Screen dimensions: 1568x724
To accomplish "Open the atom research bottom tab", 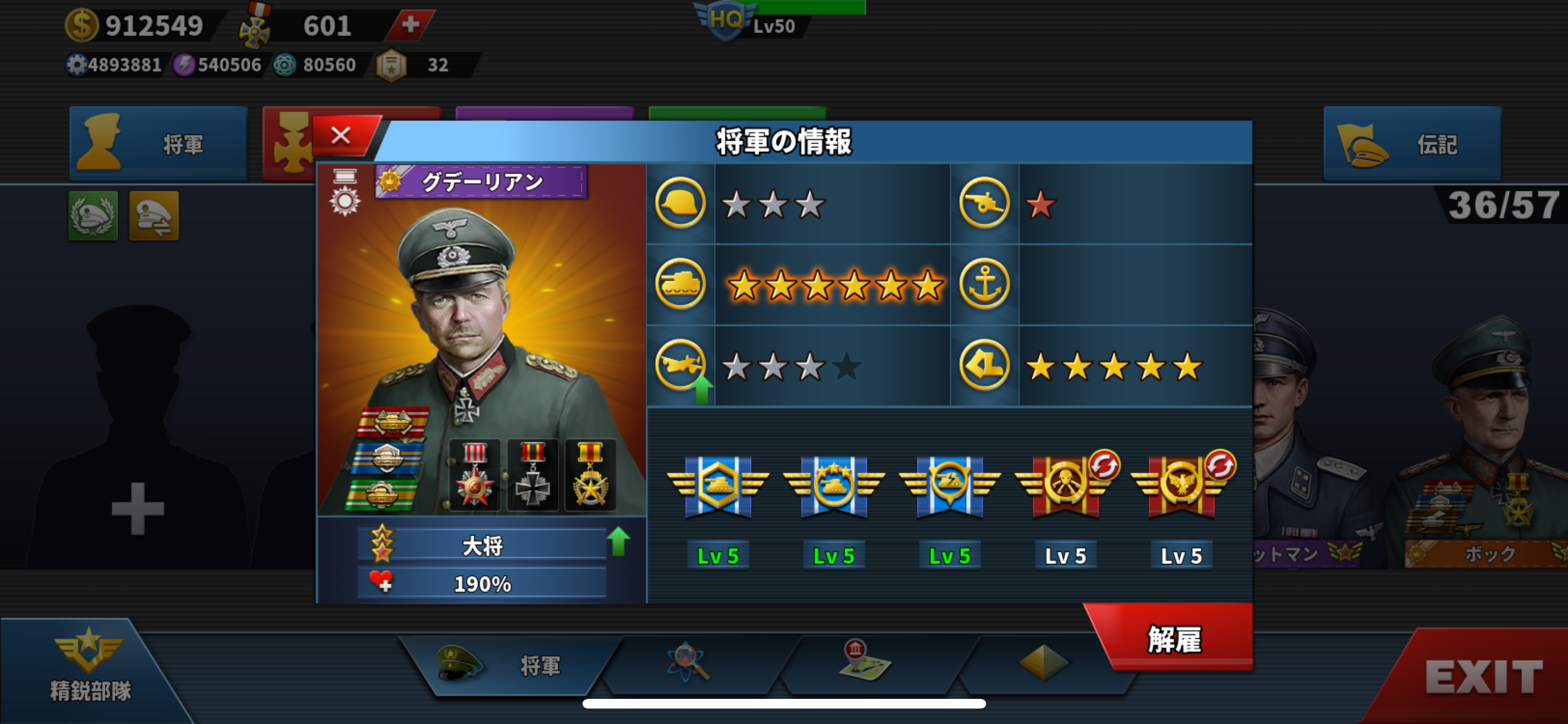I will (x=687, y=663).
